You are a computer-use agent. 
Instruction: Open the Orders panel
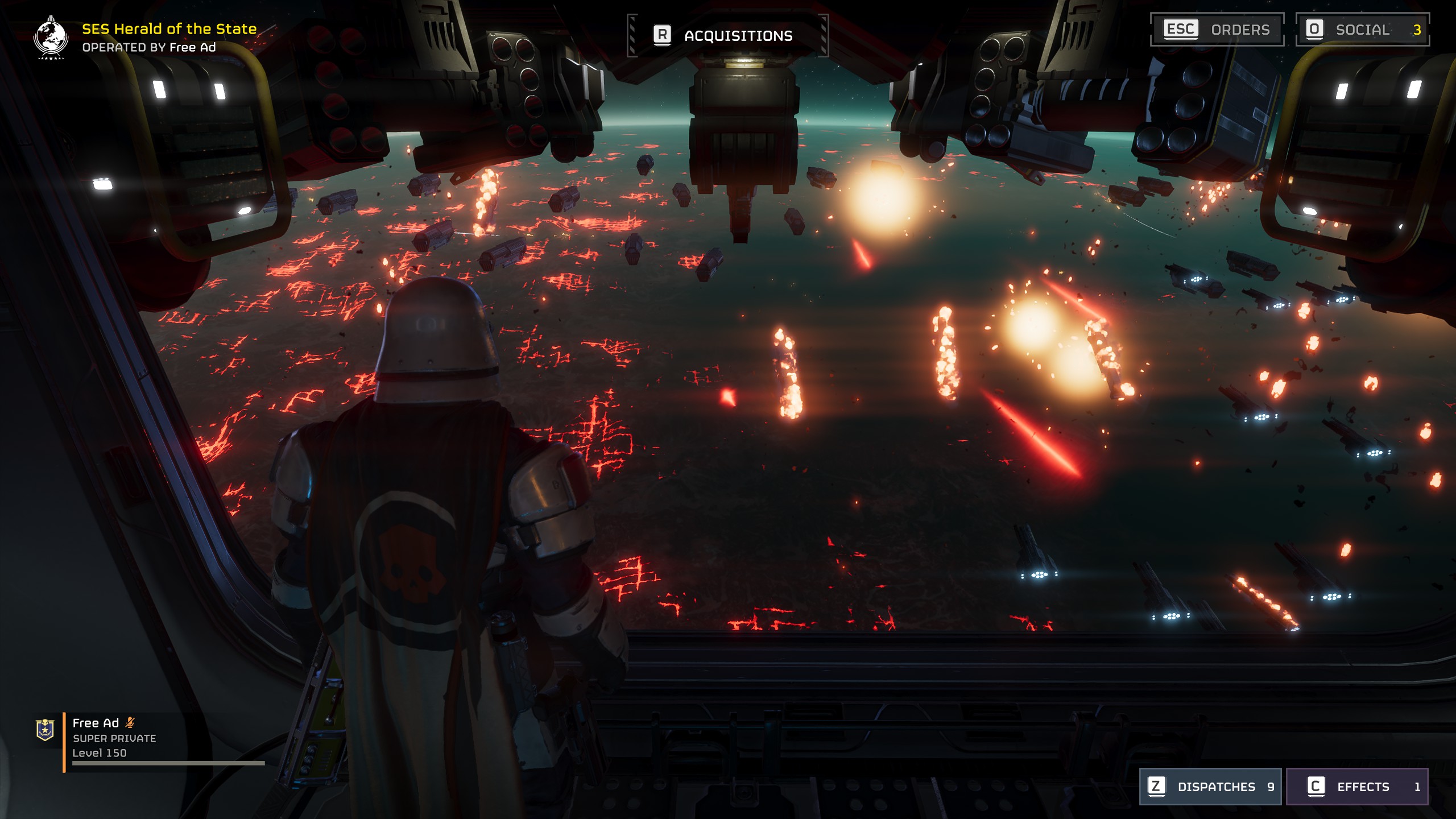pos(1217,30)
